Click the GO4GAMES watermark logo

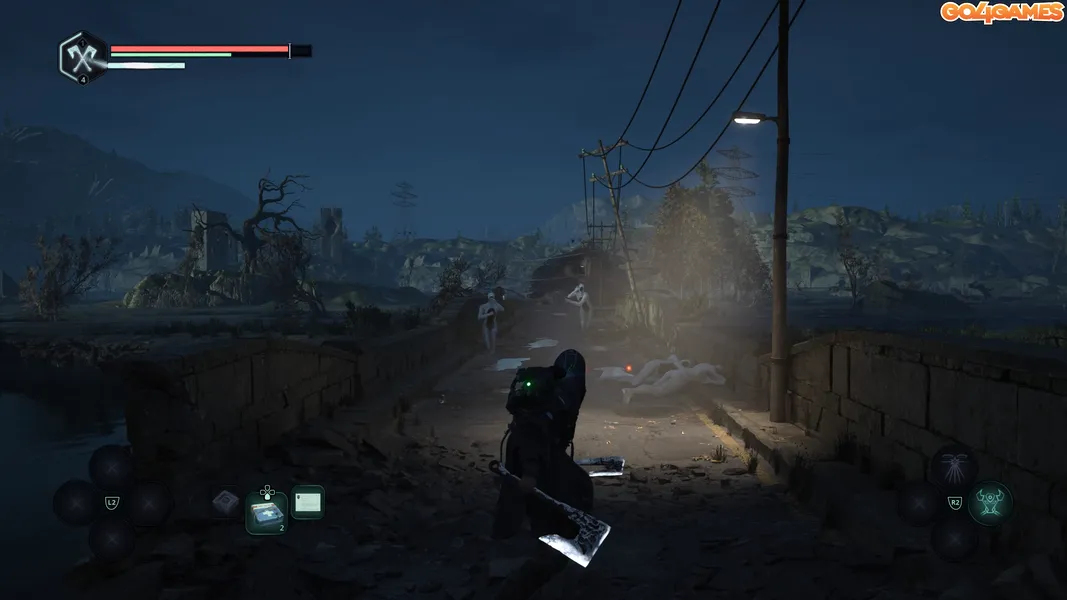click(x=1001, y=12)
